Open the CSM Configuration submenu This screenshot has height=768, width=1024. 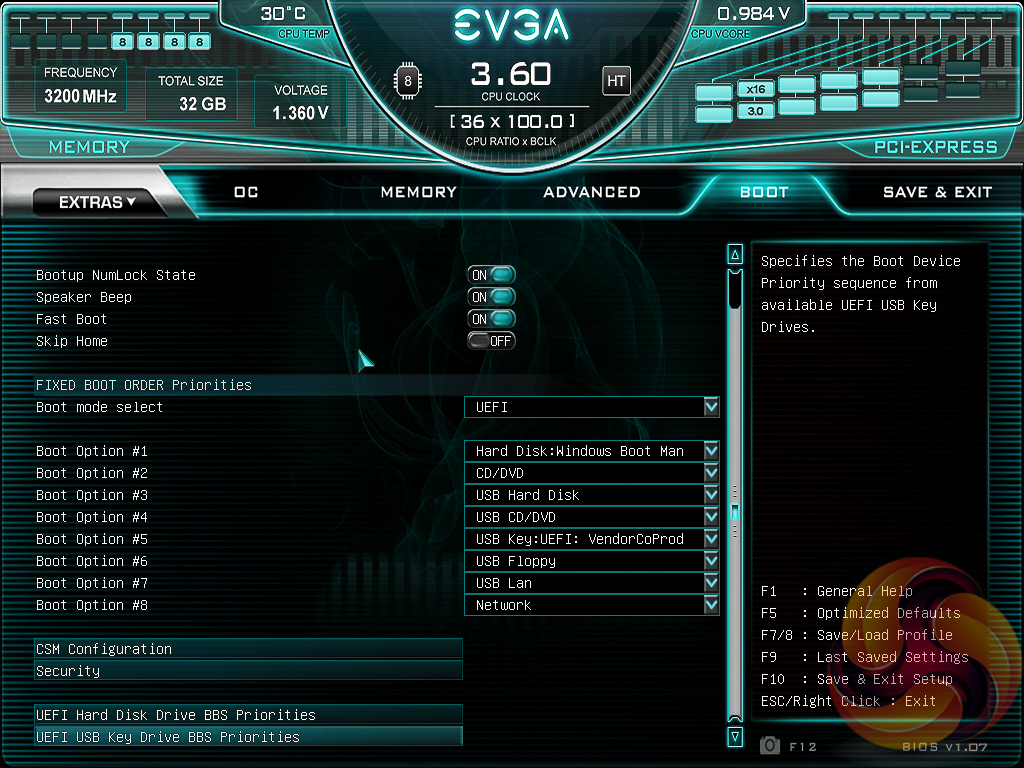point(248,649)
